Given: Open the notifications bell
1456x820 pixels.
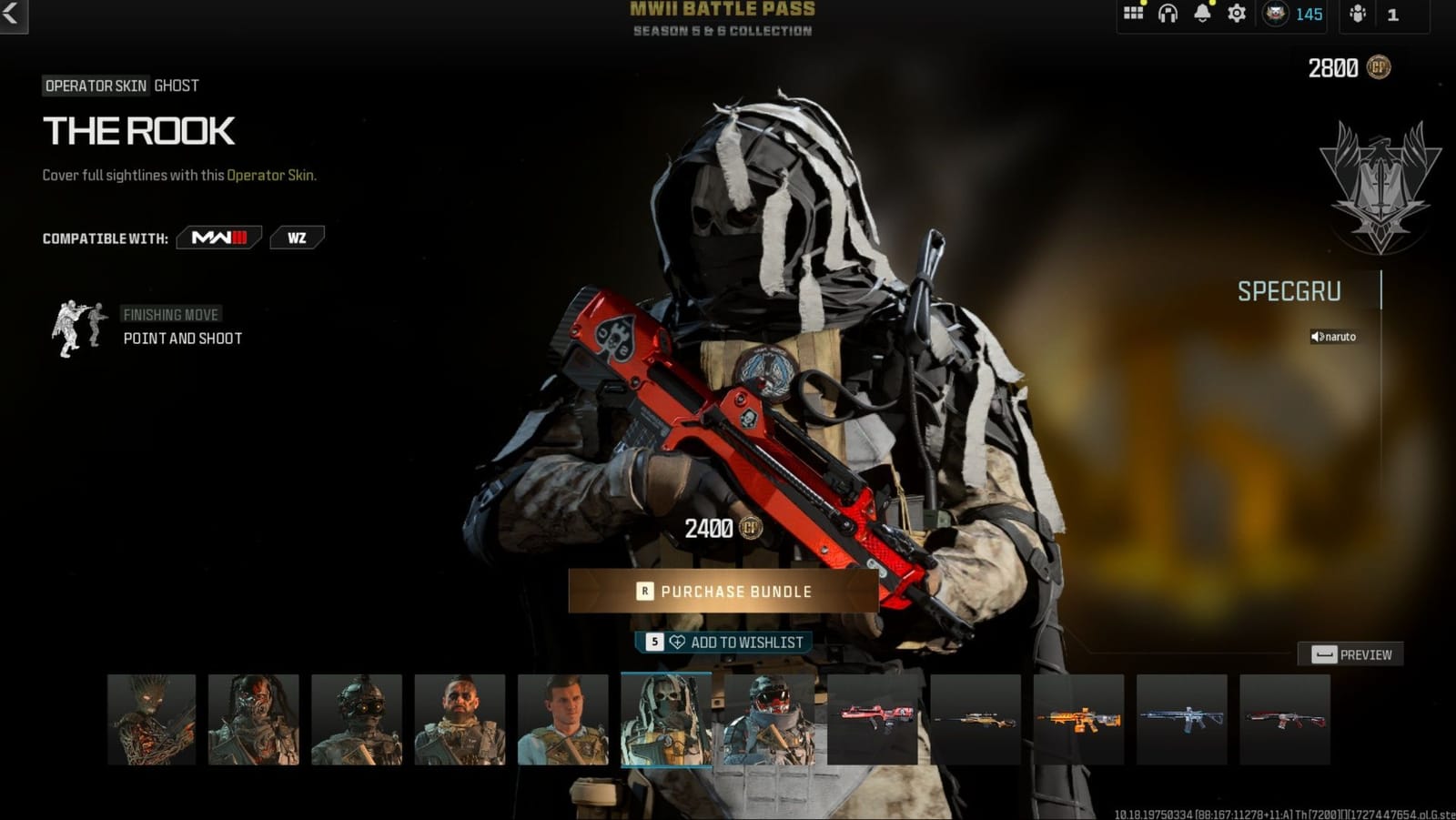Looking at the screenshot, I should pos(1202,13).
